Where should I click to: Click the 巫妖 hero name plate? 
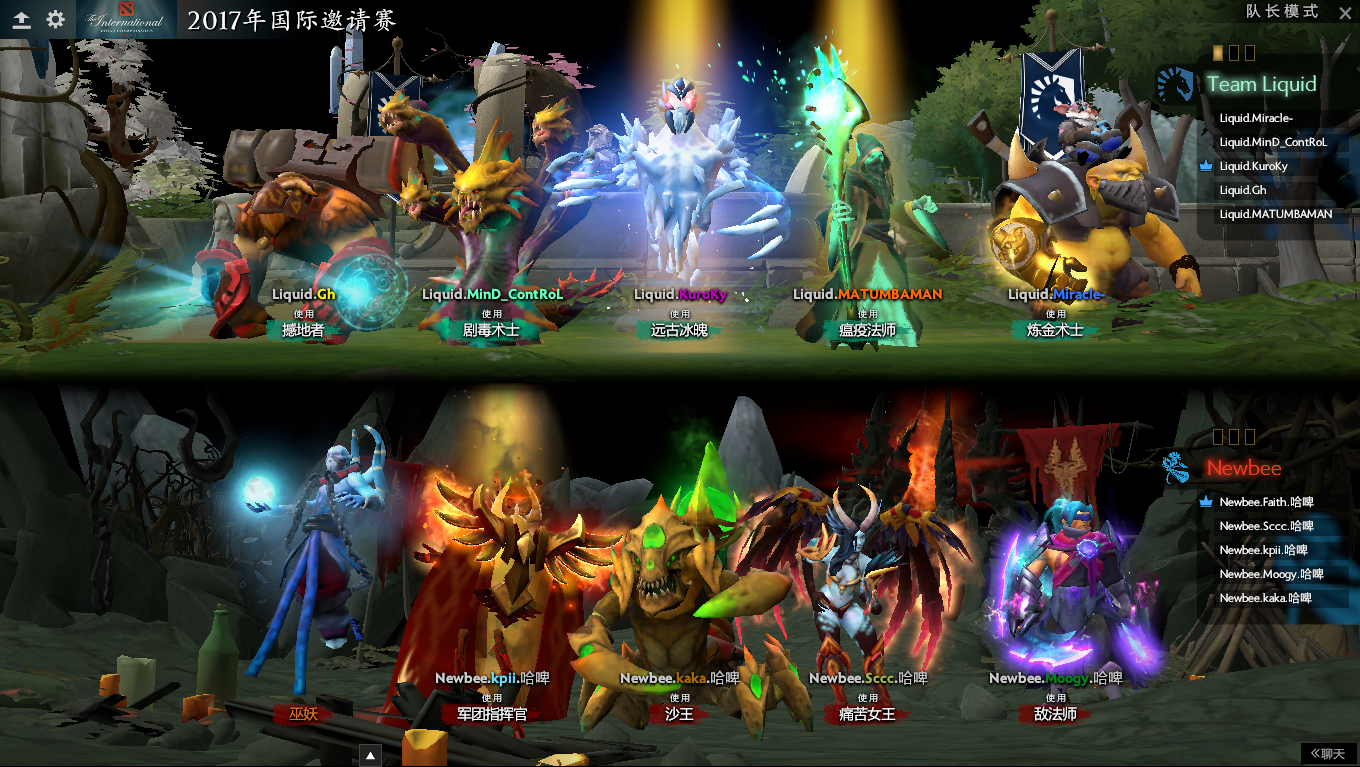pos(303,714)
